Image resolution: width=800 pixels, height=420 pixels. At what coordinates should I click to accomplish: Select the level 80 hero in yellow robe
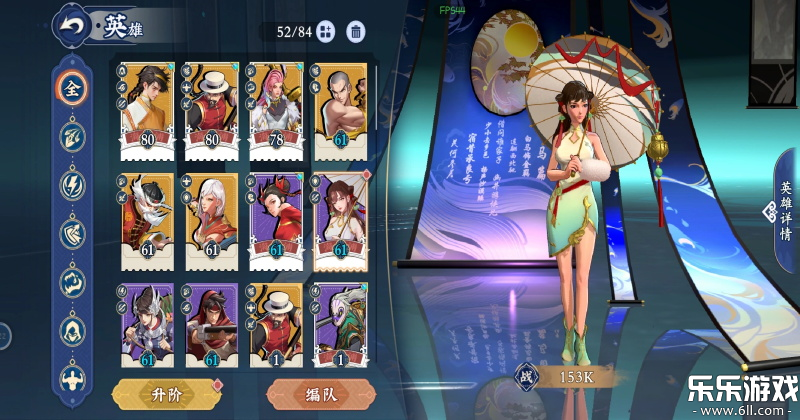(x=147, y=111)
